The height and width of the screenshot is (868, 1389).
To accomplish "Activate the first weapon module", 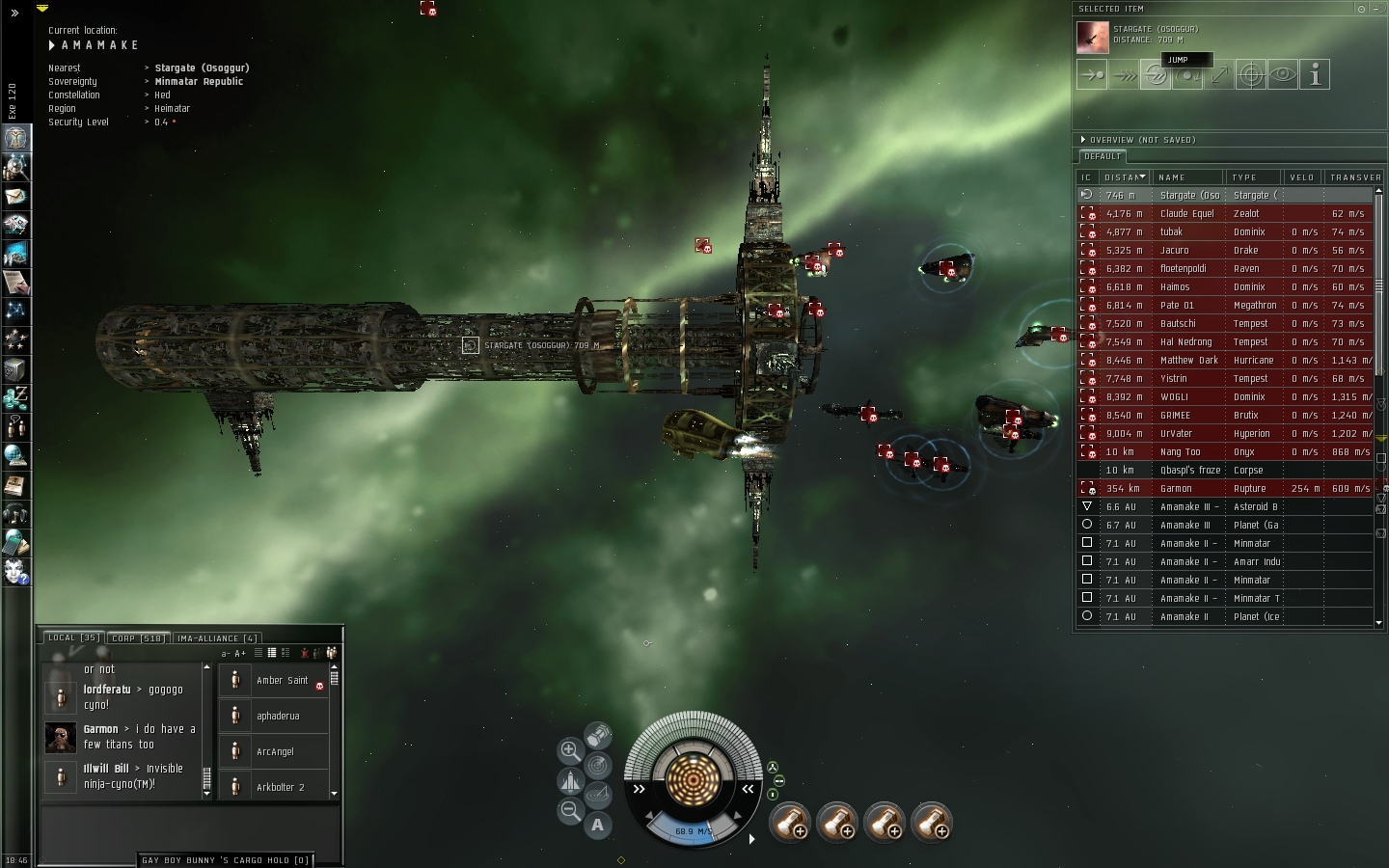I will point(790,823).
